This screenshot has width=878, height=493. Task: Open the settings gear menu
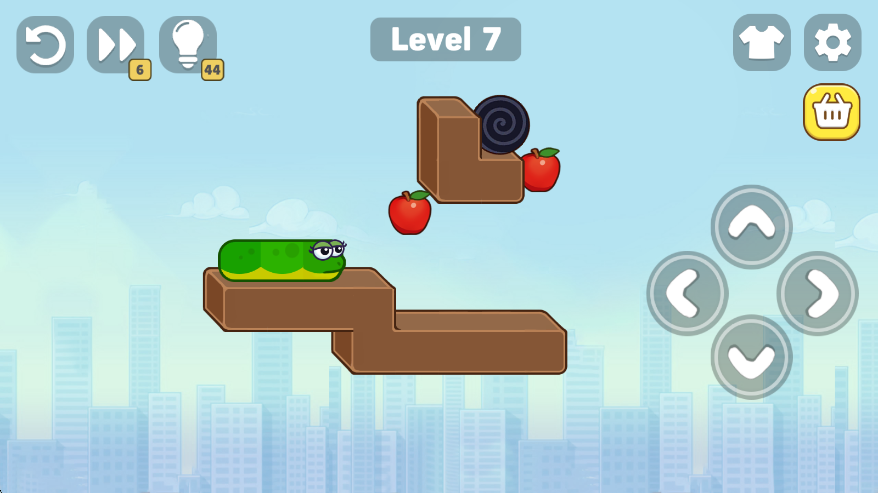832,42
